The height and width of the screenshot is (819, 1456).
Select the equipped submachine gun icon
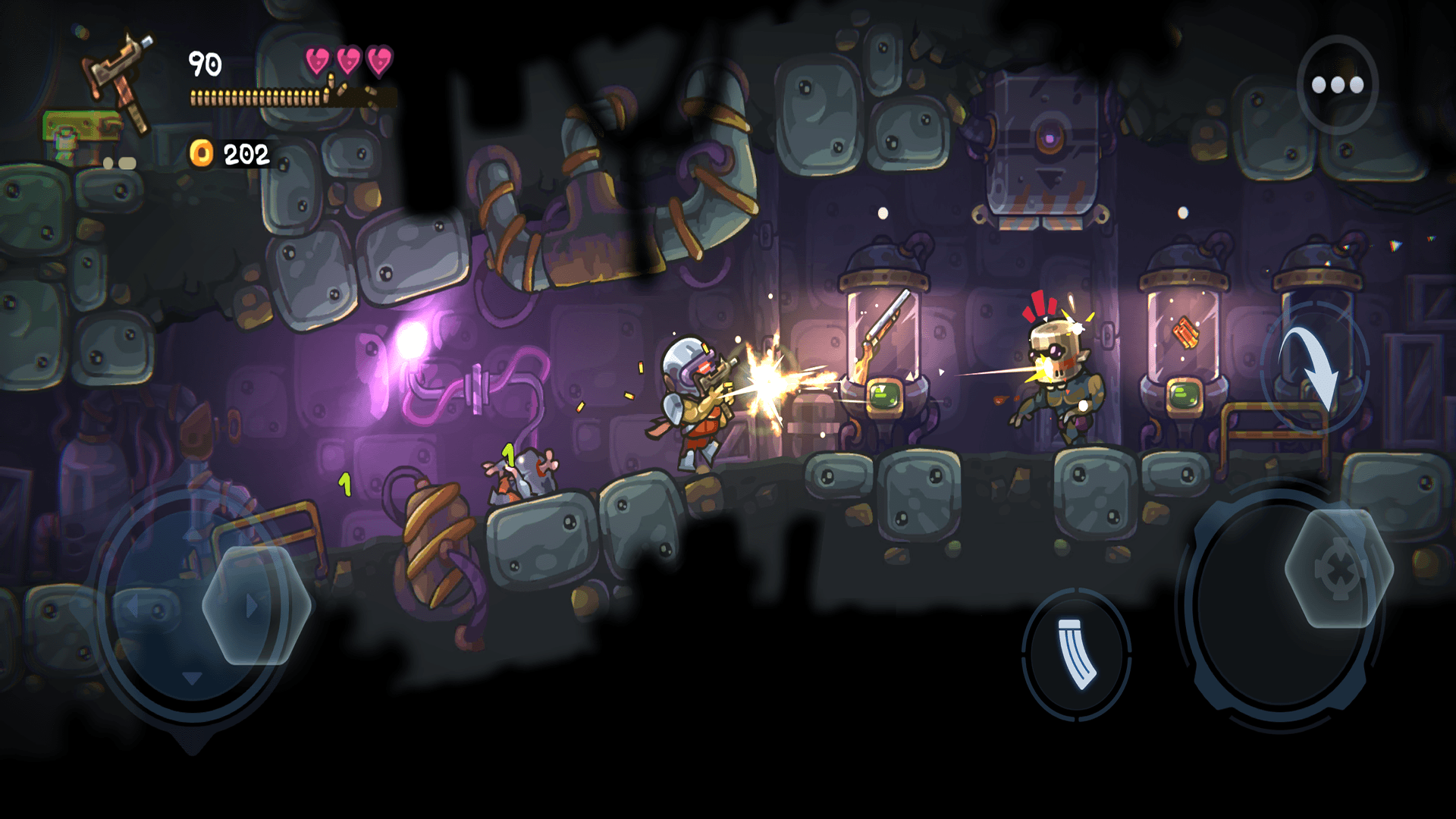coord(120,76)
